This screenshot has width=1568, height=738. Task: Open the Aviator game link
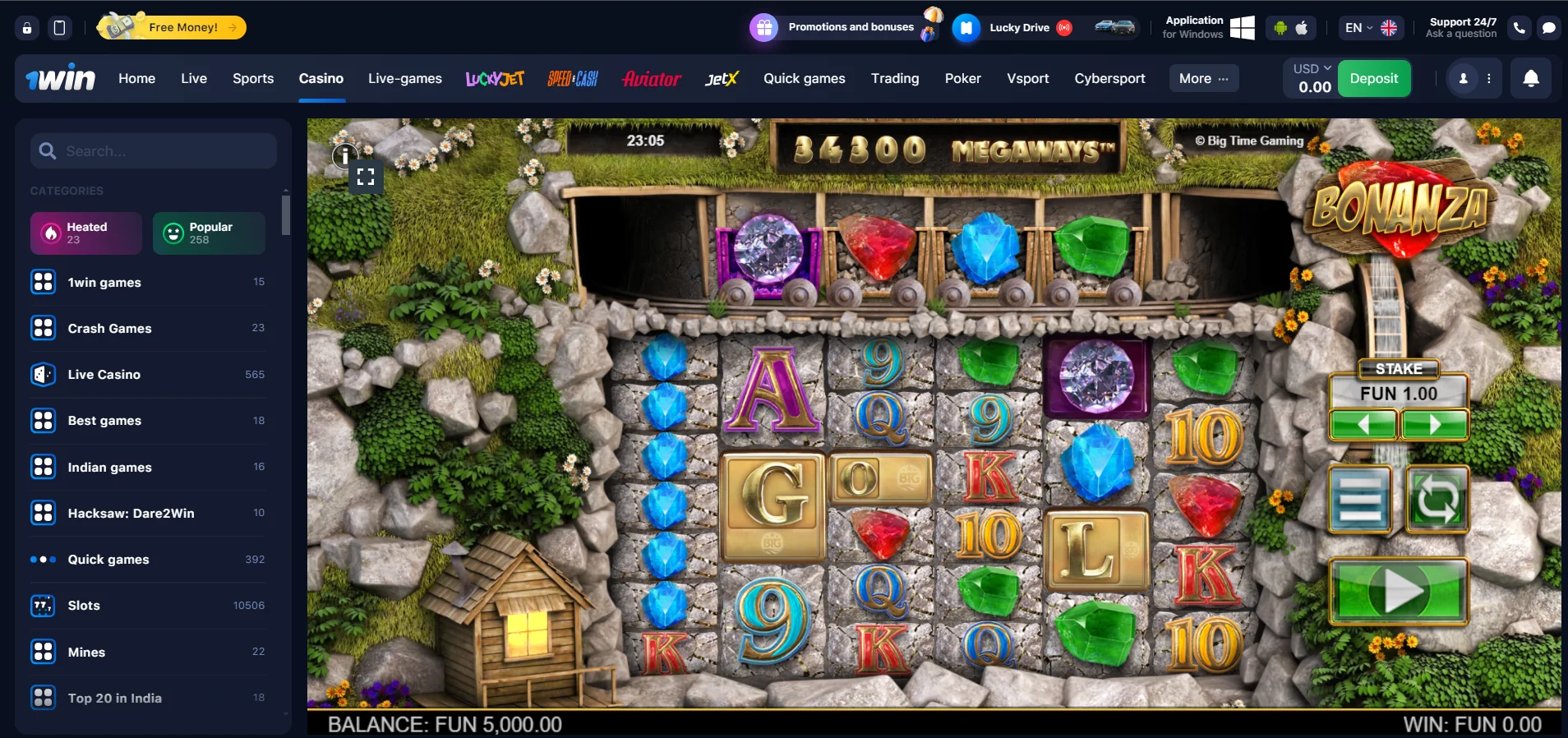(x=651, y=79)
